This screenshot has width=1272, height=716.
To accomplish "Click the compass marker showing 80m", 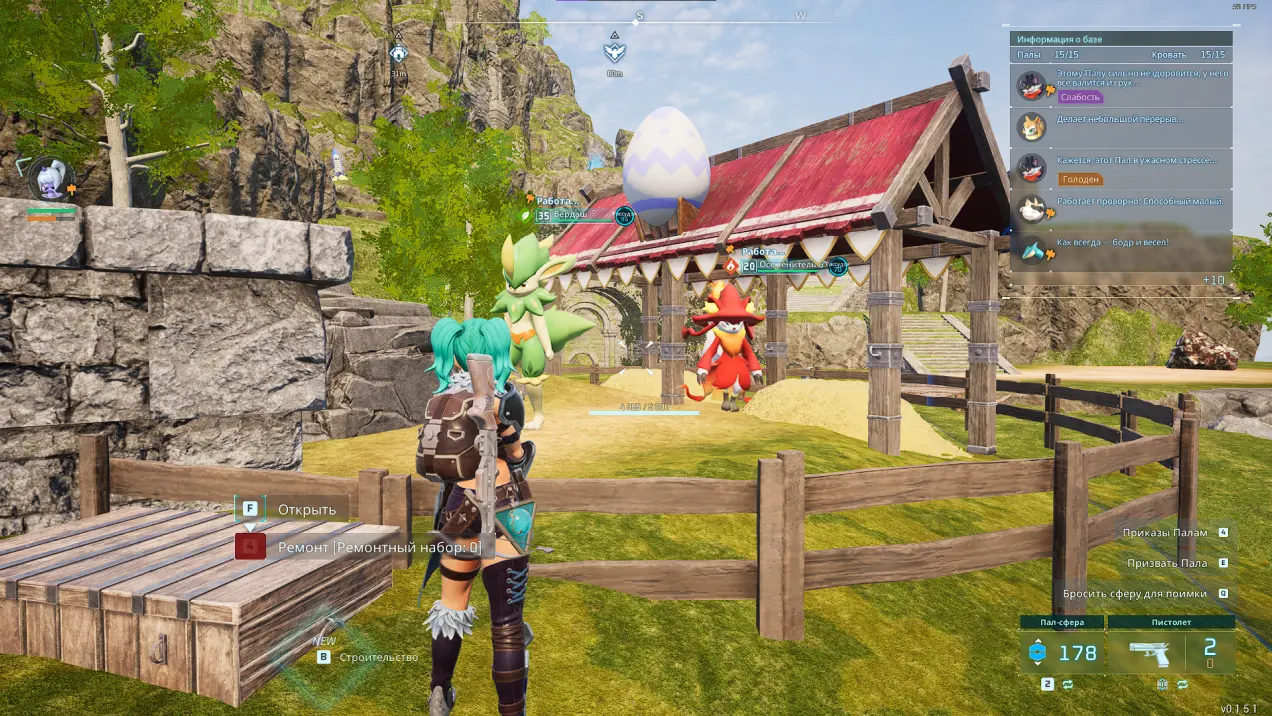I will pos(614,52).
